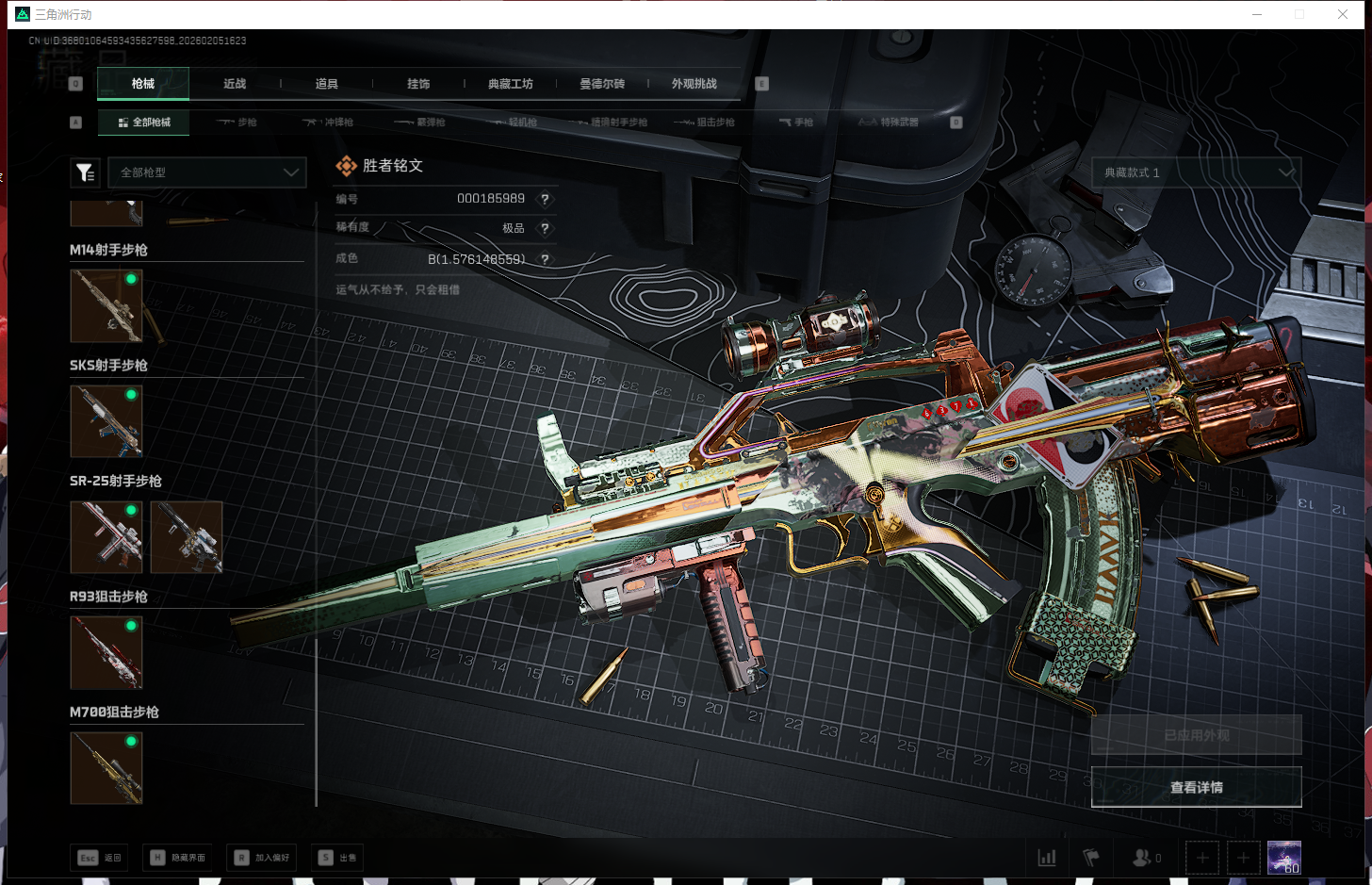
Task: Pick the R93狙击步枪 skin thumbnail
Action: [x=106, y=652]
